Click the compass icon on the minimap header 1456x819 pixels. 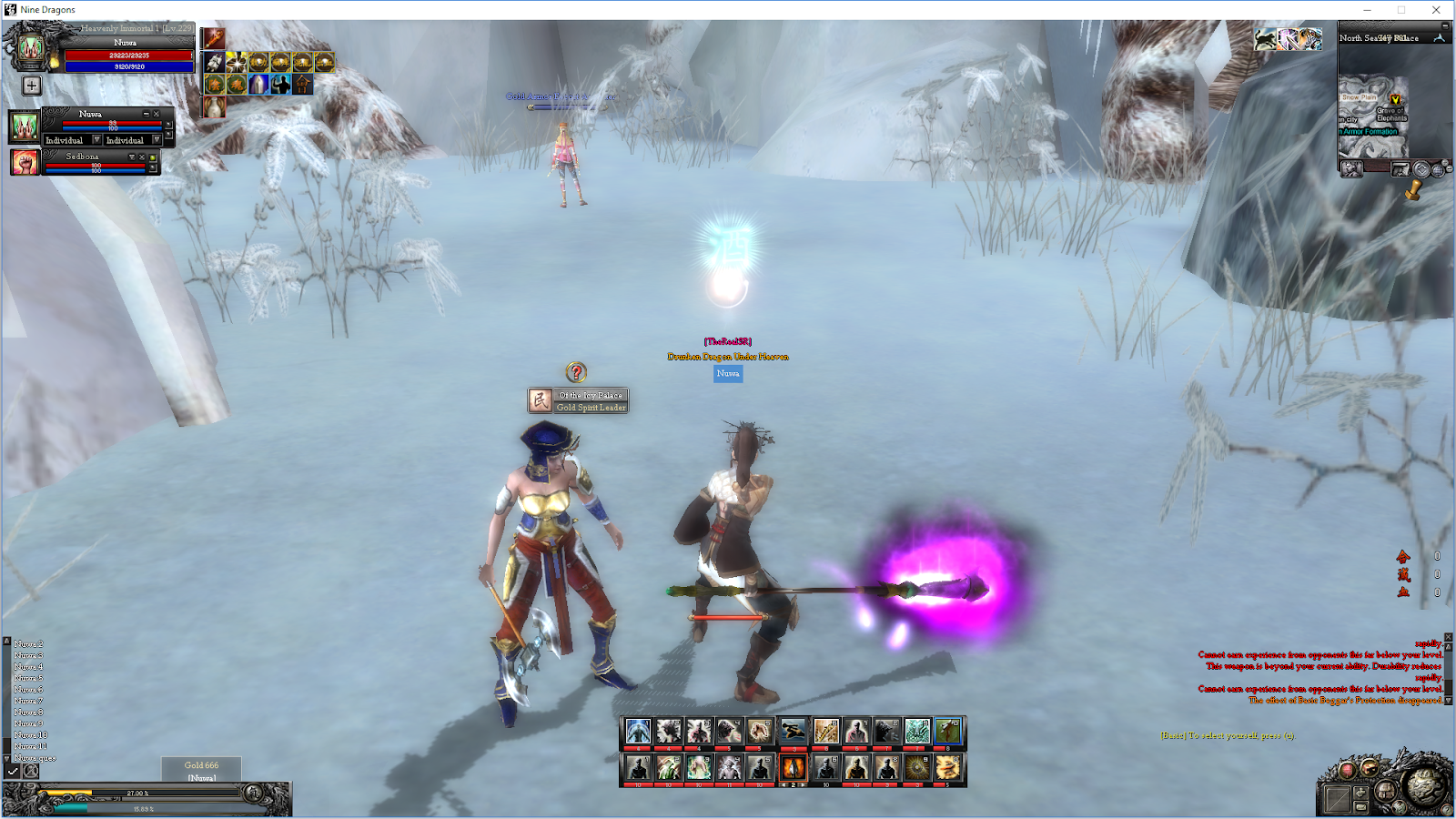pyautogui.click(x=1439, y=38)
